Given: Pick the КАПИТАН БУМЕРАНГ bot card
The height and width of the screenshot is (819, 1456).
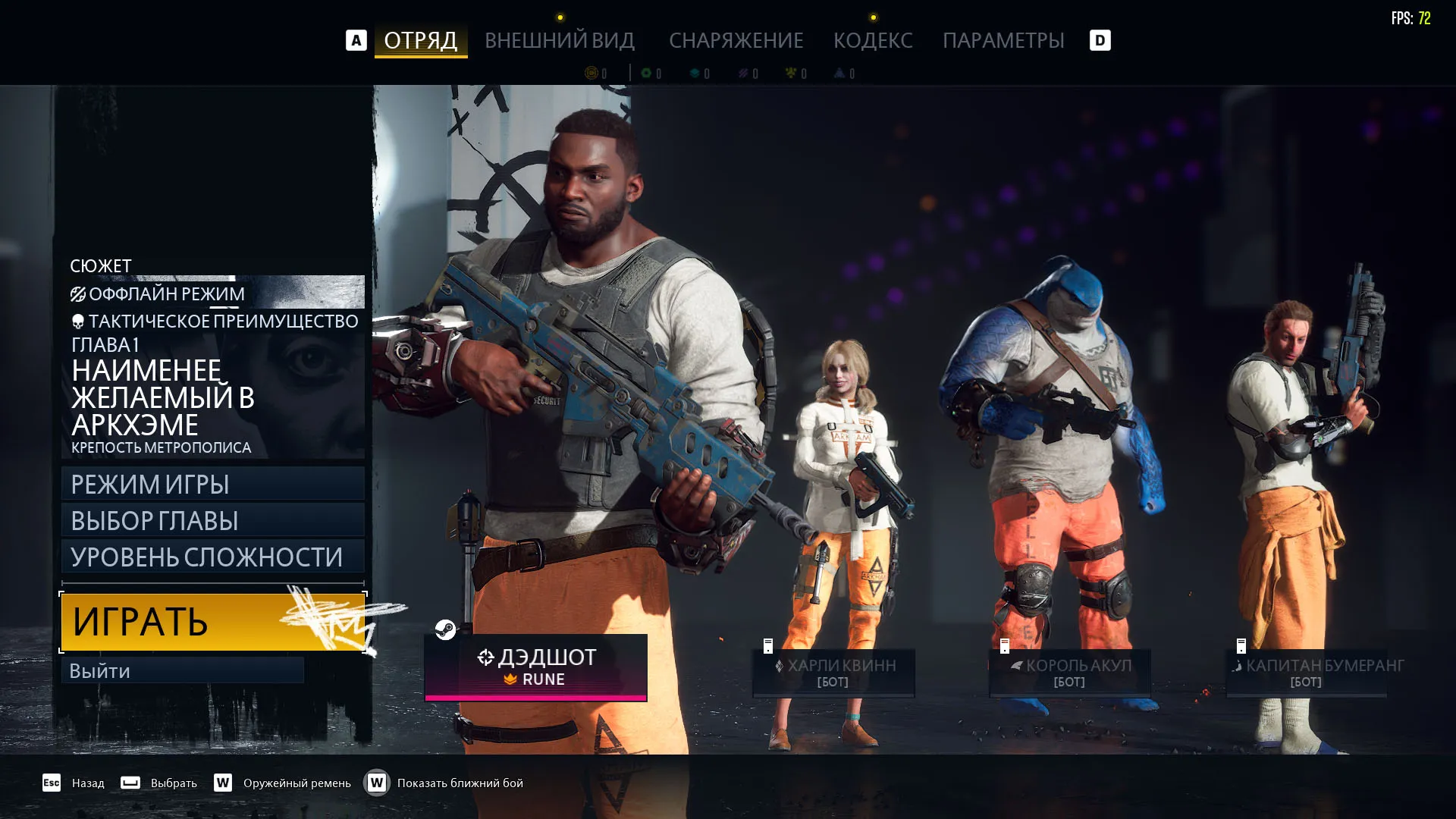Looking at the screenshot, I should click(1307, 672).
